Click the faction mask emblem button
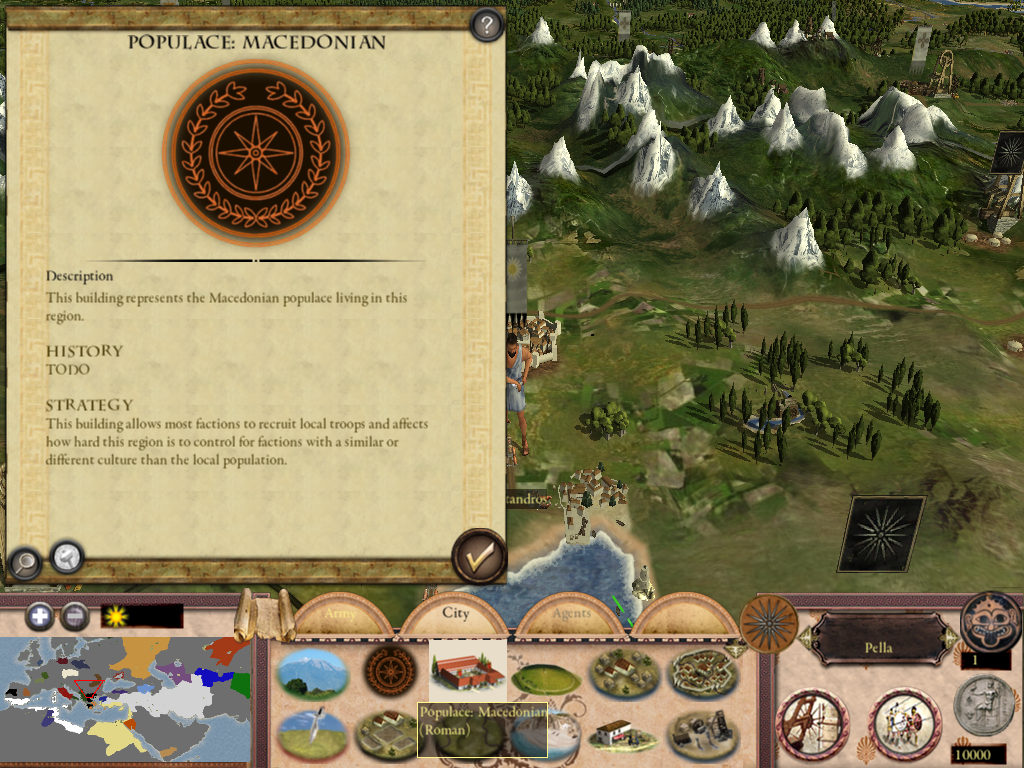 point(990,621)
